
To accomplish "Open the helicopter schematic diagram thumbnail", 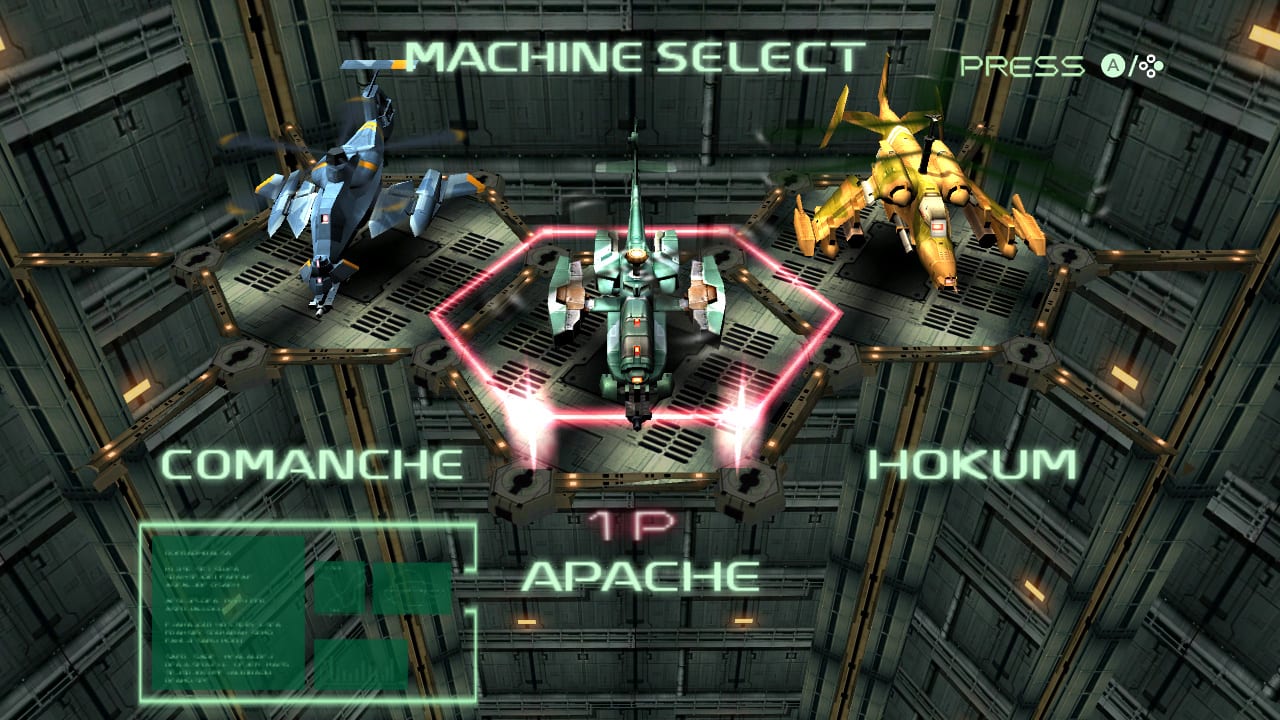I will (x=411, y=589).
